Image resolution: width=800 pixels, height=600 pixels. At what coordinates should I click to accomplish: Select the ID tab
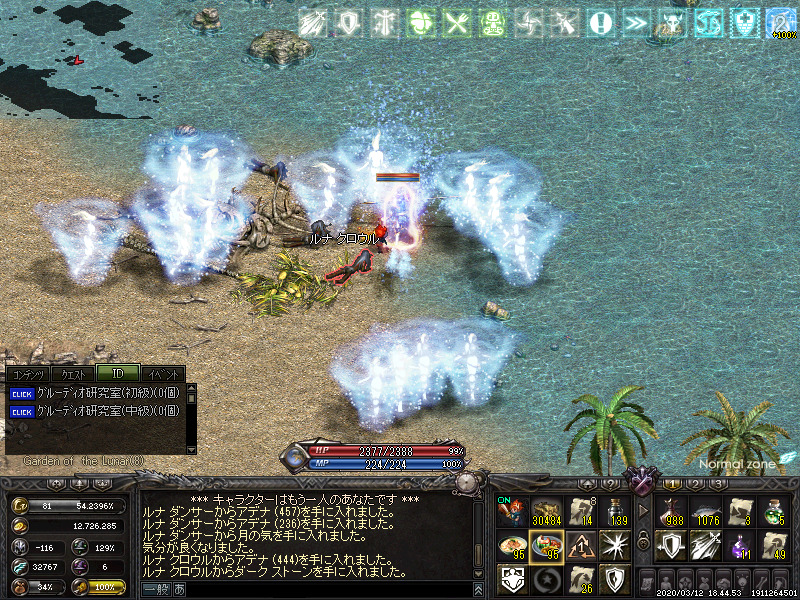tap(117, 372)
